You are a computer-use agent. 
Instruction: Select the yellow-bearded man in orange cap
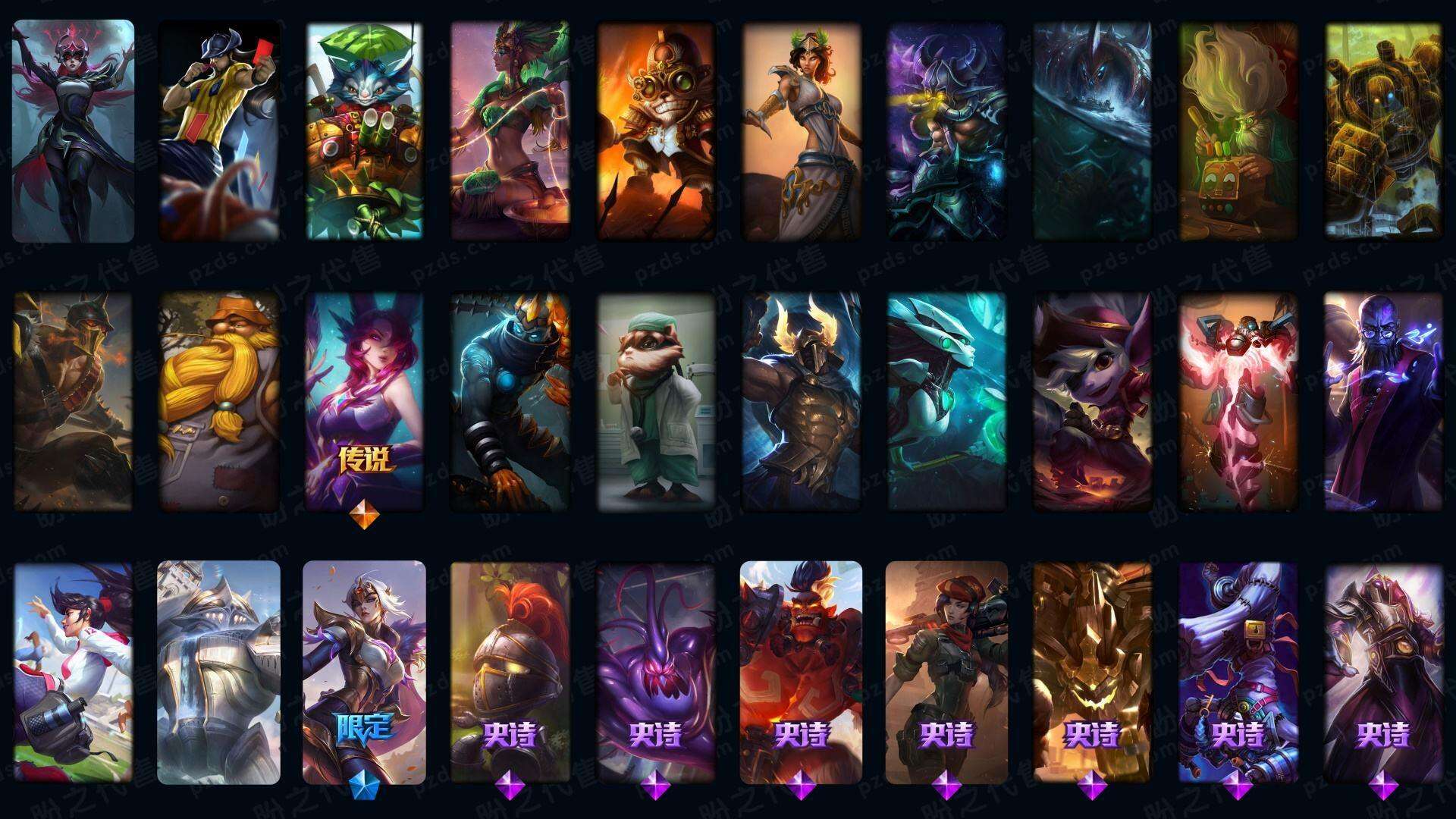(x=218, y=400)
